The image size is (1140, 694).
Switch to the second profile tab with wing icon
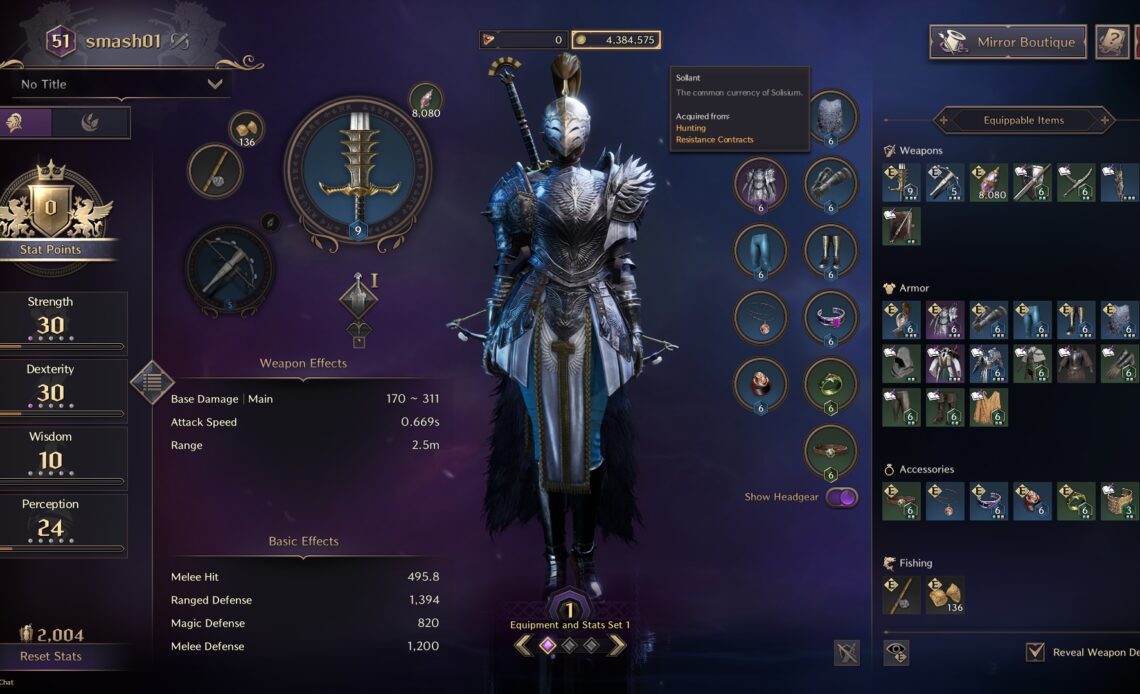click(x=90, y=123)
